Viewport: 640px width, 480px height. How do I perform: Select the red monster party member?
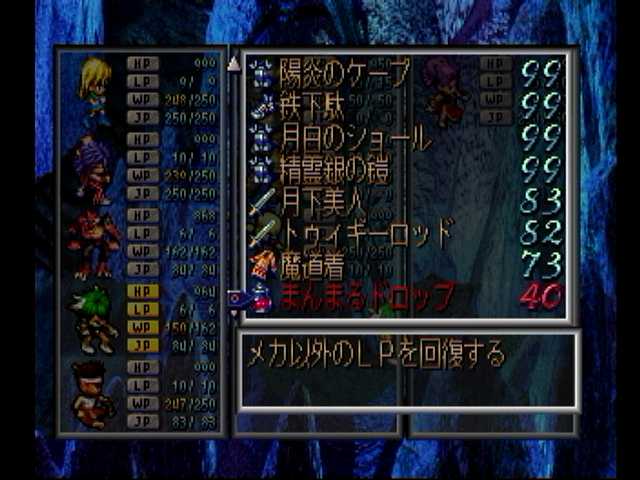click(x=94, y=244)
